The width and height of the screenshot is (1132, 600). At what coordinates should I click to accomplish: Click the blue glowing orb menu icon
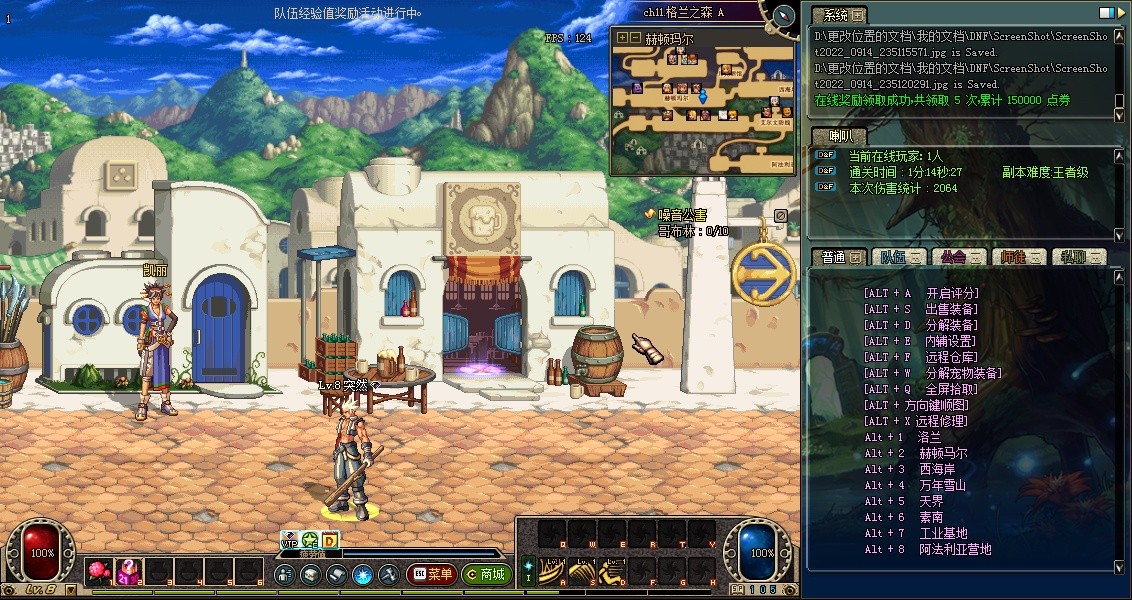click(362, 575)
